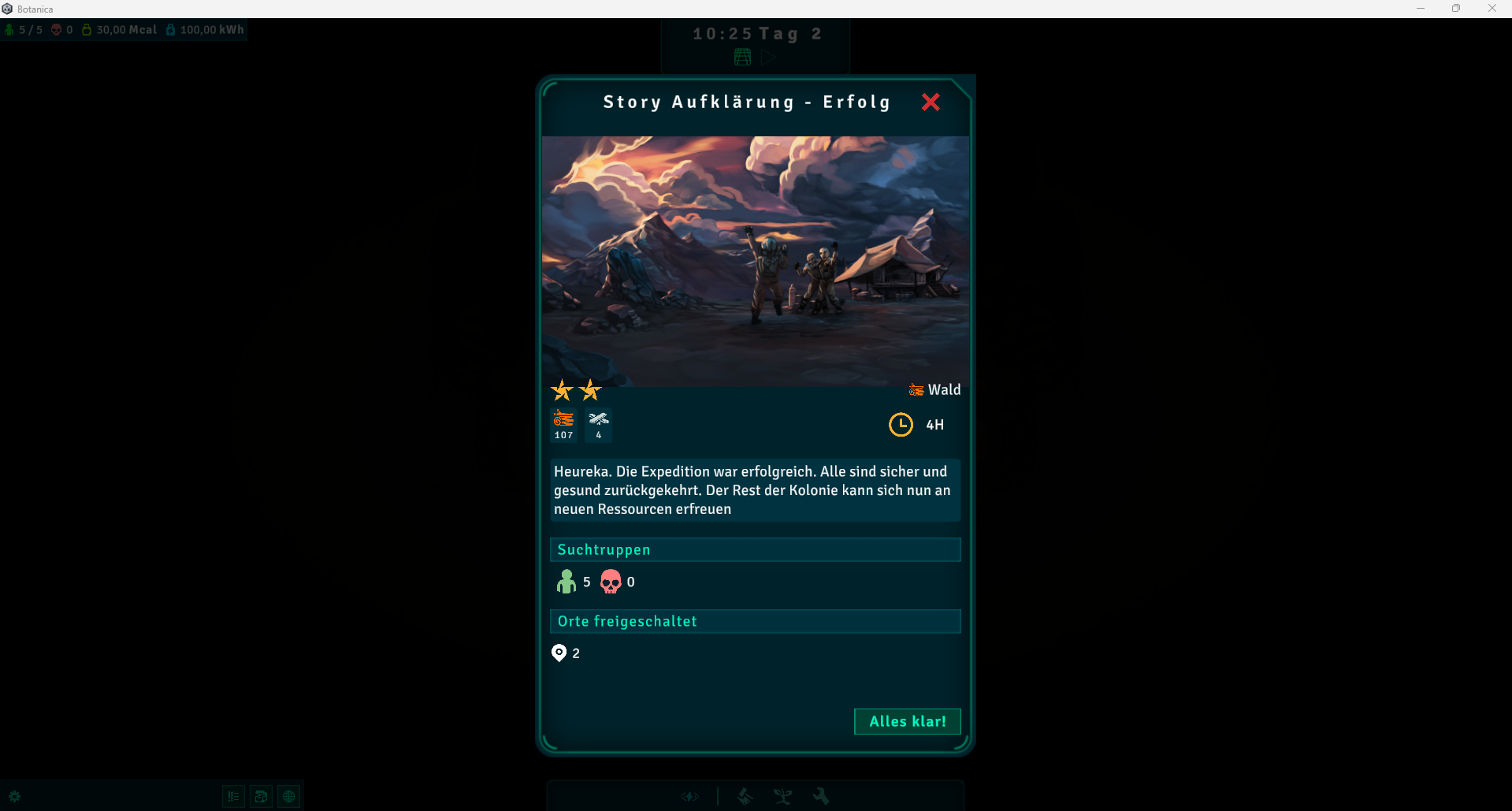Select the plant sprout tool icon

click(782, 797)
